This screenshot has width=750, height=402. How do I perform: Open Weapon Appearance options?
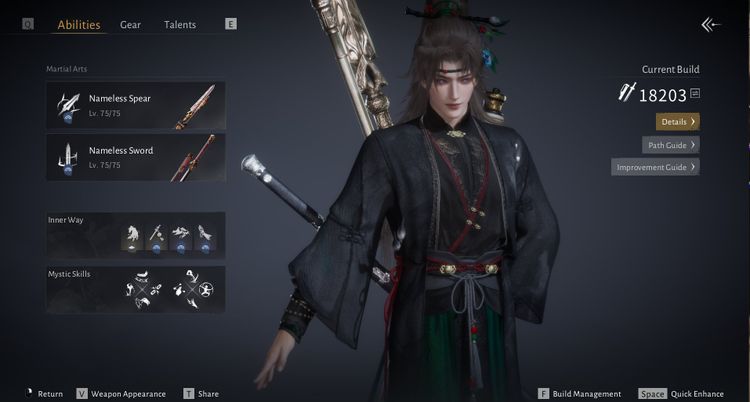(121, 394)
